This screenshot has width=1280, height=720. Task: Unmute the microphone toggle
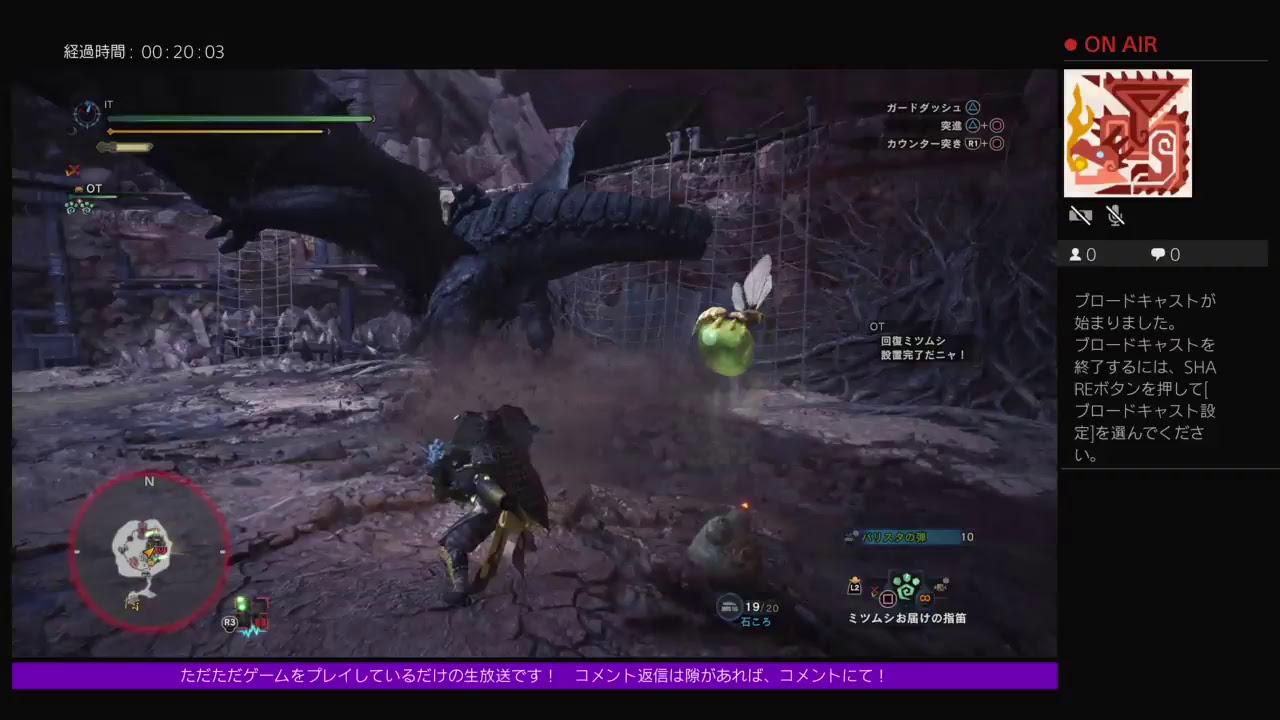click(x=1113, y=215)
